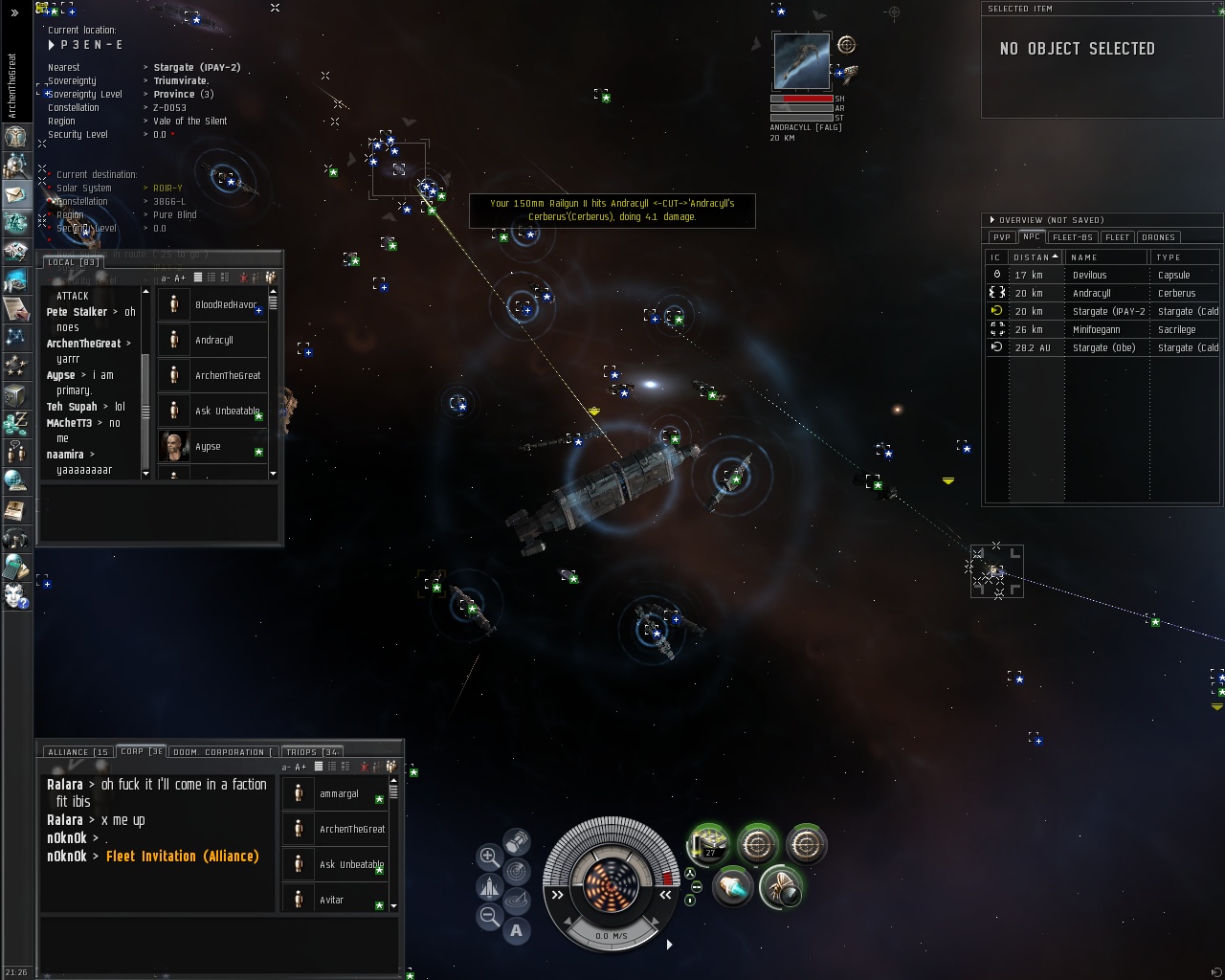Select Aypse in the Local member list
1225x980 pixels.
tap(208, 447)
